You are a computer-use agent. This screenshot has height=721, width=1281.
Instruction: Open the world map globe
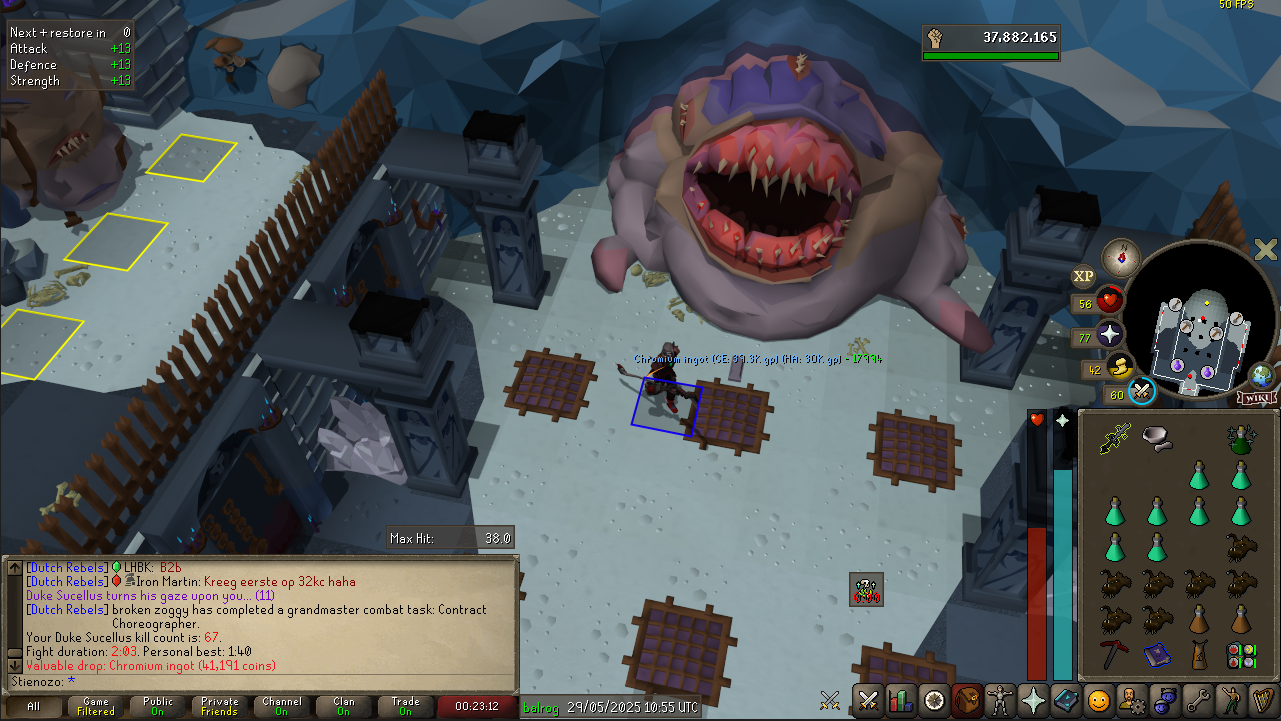tap(1261, 376)
